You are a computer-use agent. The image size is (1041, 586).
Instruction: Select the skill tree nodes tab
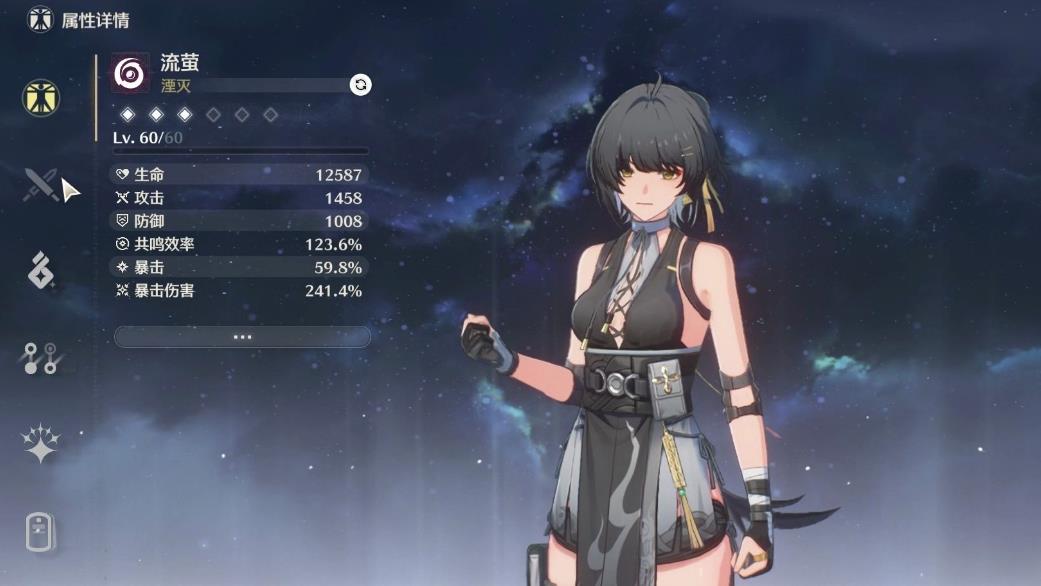pos(40,357)
